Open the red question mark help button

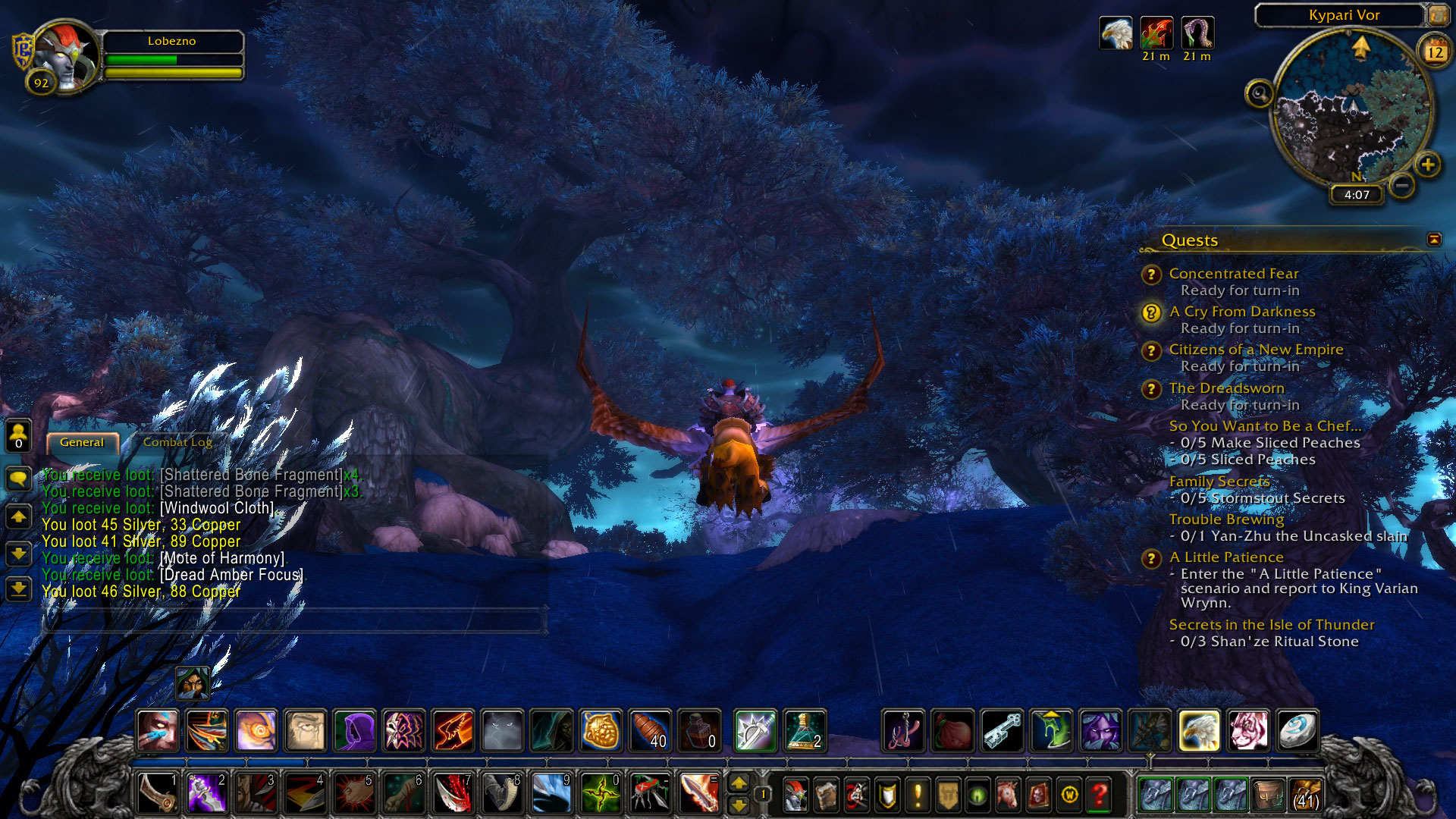point(1099,795)
